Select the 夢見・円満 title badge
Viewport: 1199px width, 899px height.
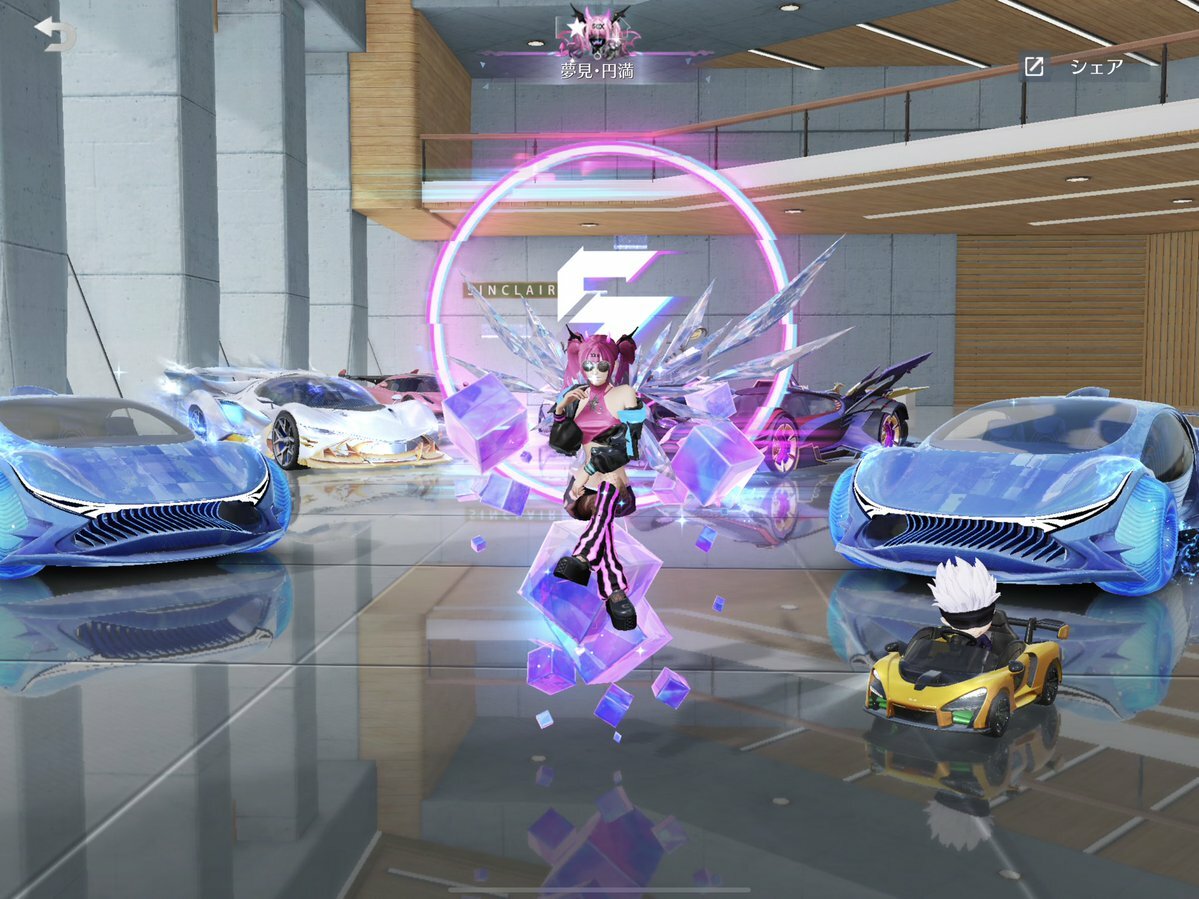coord(596,48)
